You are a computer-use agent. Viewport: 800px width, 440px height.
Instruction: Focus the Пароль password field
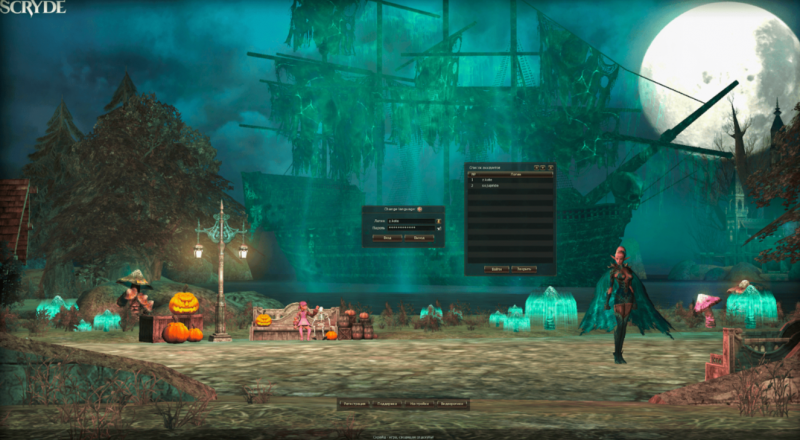[410, 229]
